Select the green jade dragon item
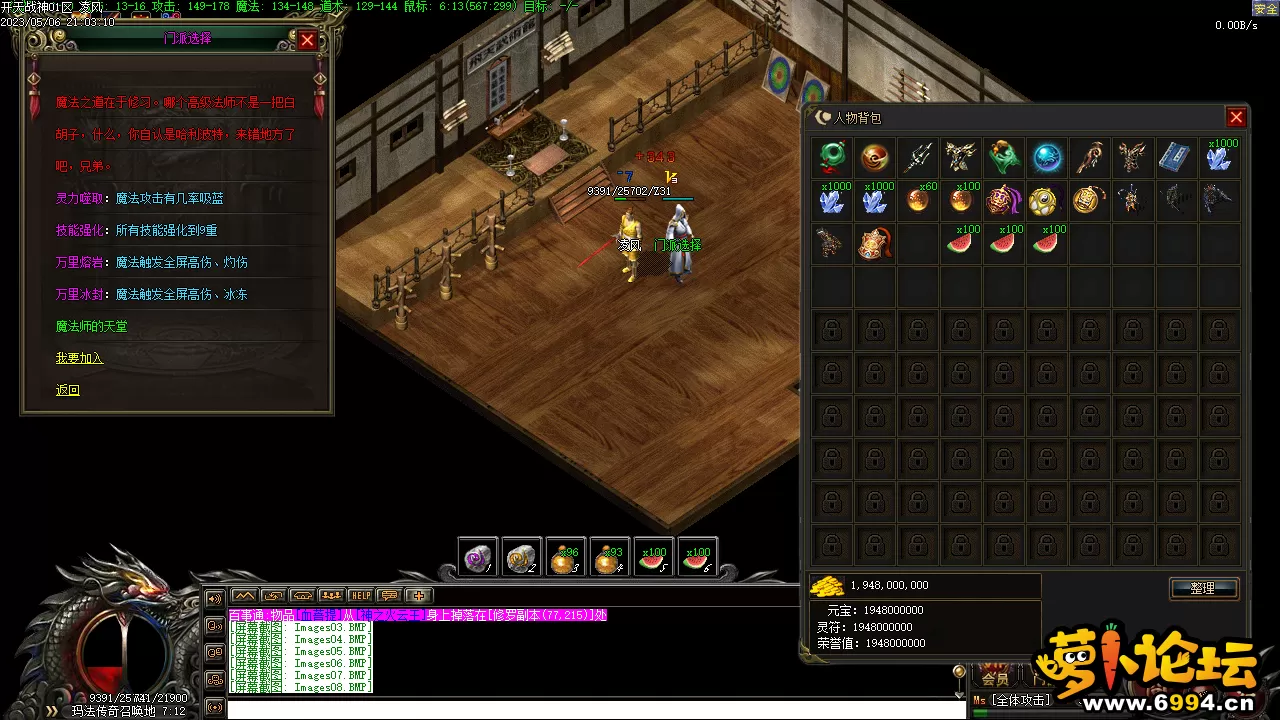This screenshot has height=720, width=1280. pyautogui.click(x=1004, y=157)
